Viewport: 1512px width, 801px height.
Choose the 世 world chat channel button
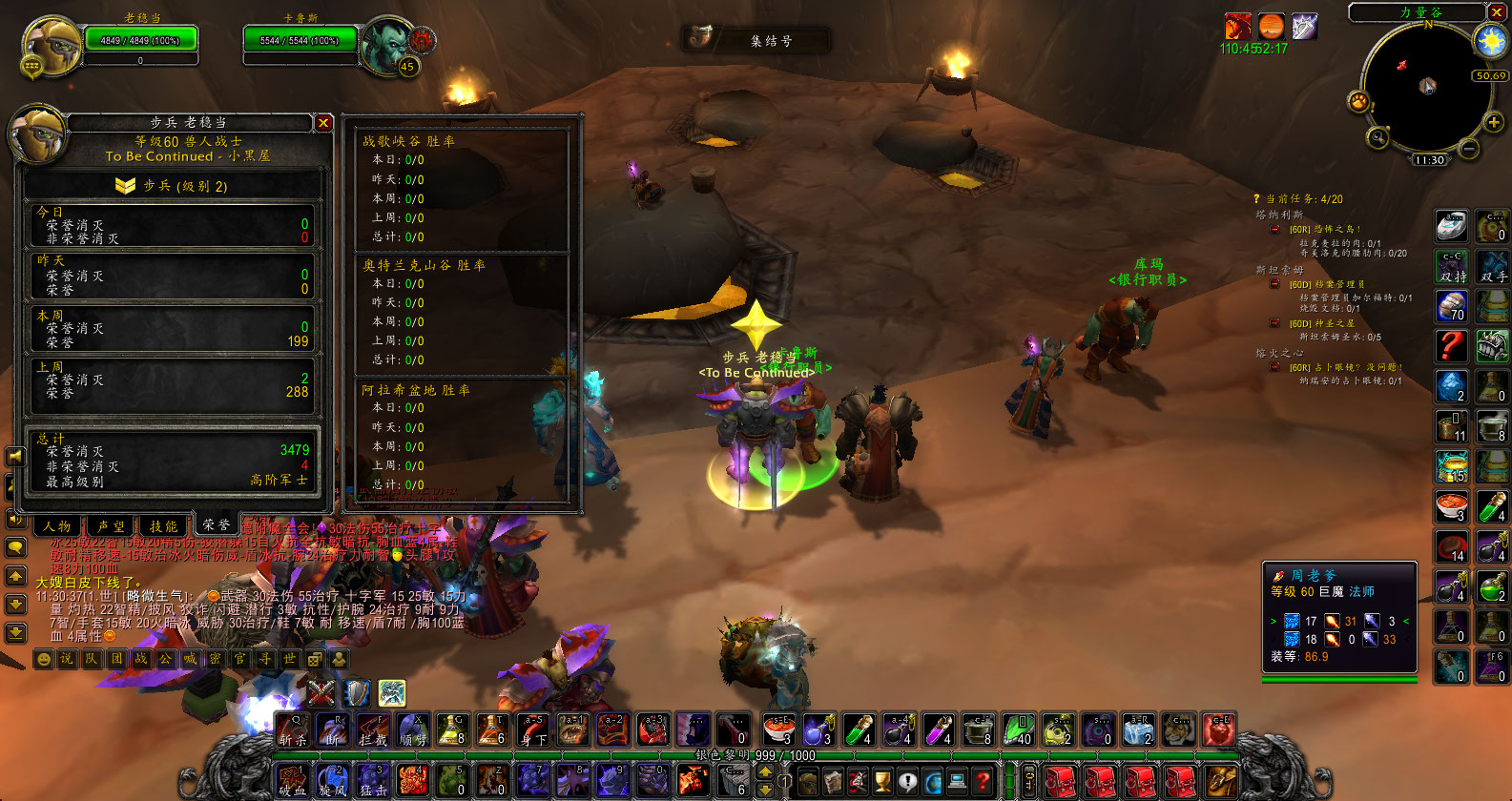tap(290, 659)
